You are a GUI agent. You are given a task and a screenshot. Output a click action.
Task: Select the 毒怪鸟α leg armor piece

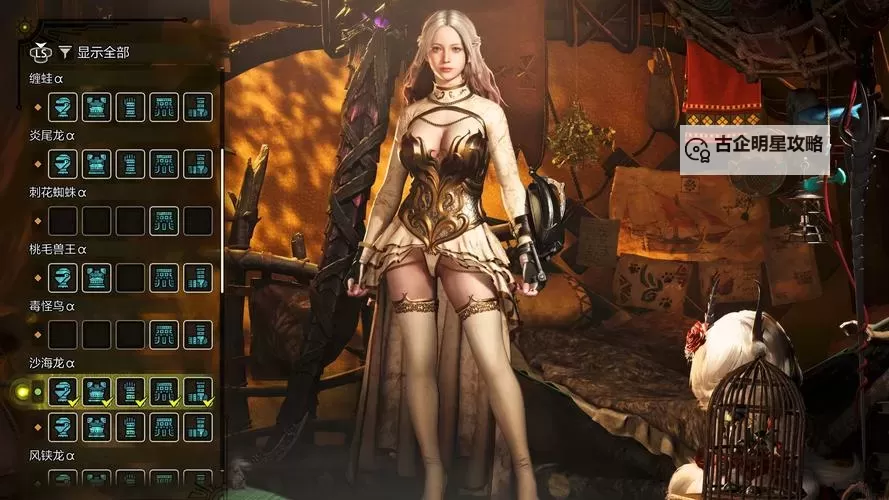[198, 335]
